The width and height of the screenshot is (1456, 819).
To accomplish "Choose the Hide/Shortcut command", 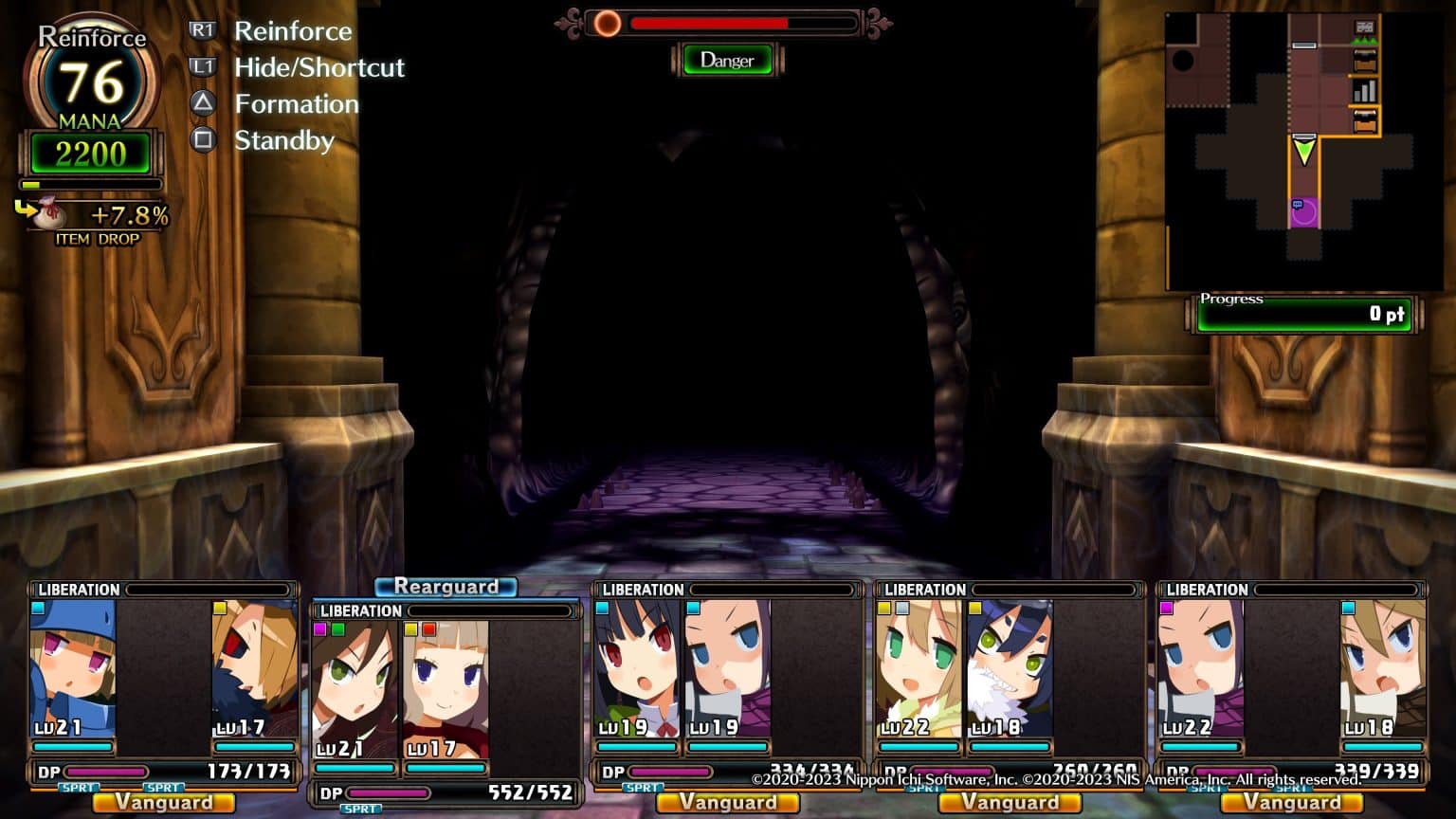I will 318,67.
